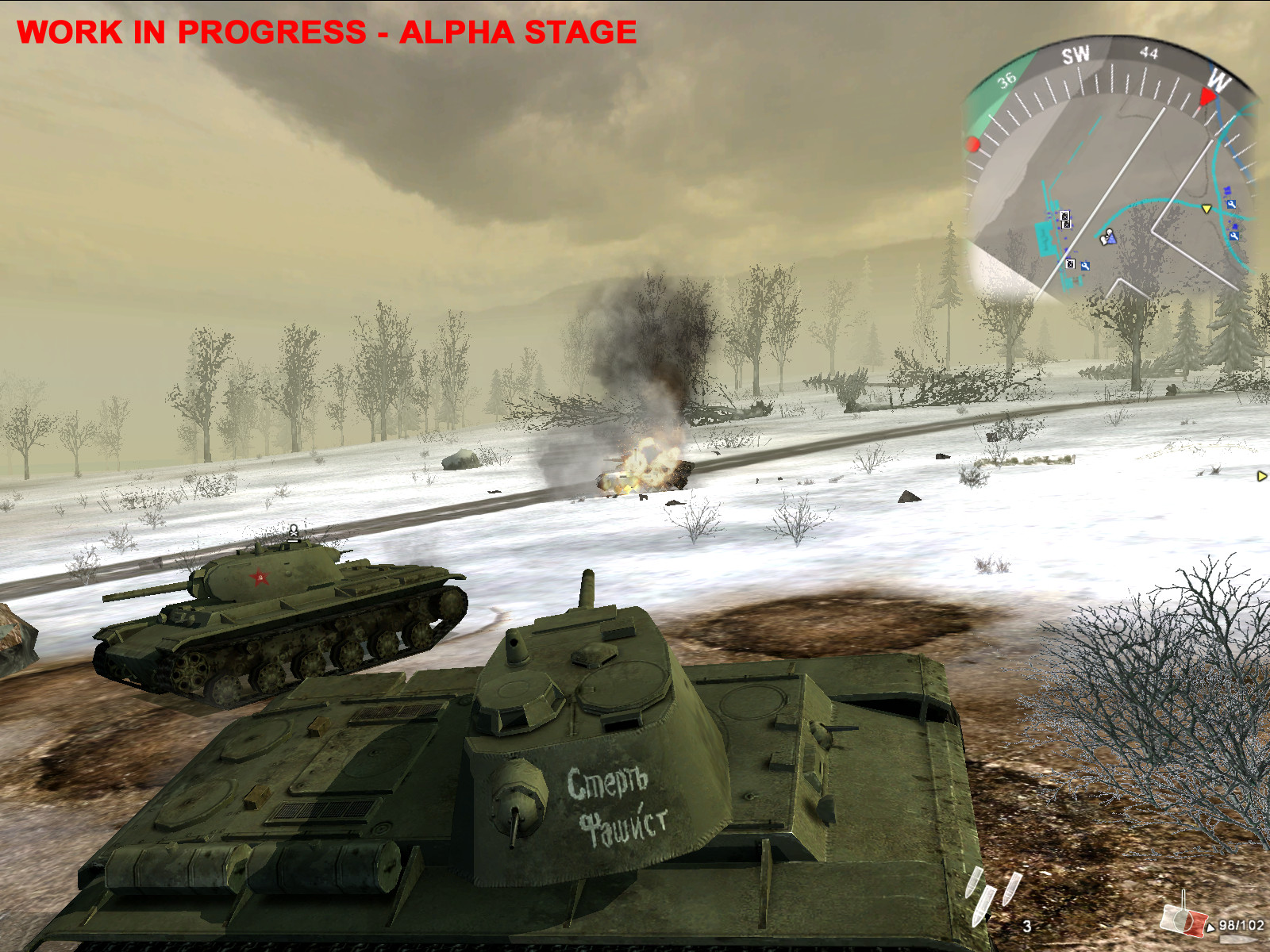The width and height of the screenshot is (1270, 952).
Task: Click the 98/102 ammunition counter
Action: pyautogui.click(x=1240, y=925)
